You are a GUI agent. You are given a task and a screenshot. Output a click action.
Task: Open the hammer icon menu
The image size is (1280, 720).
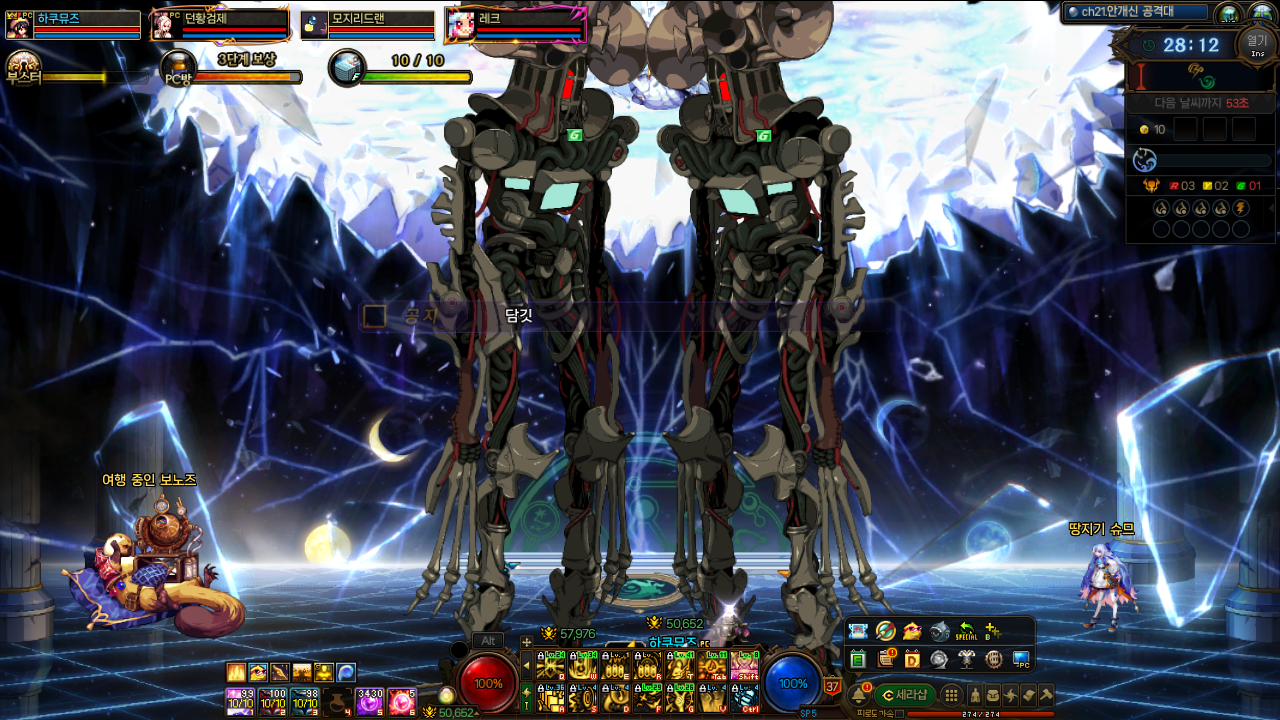pyautogui.click(x=1045, y=695)
